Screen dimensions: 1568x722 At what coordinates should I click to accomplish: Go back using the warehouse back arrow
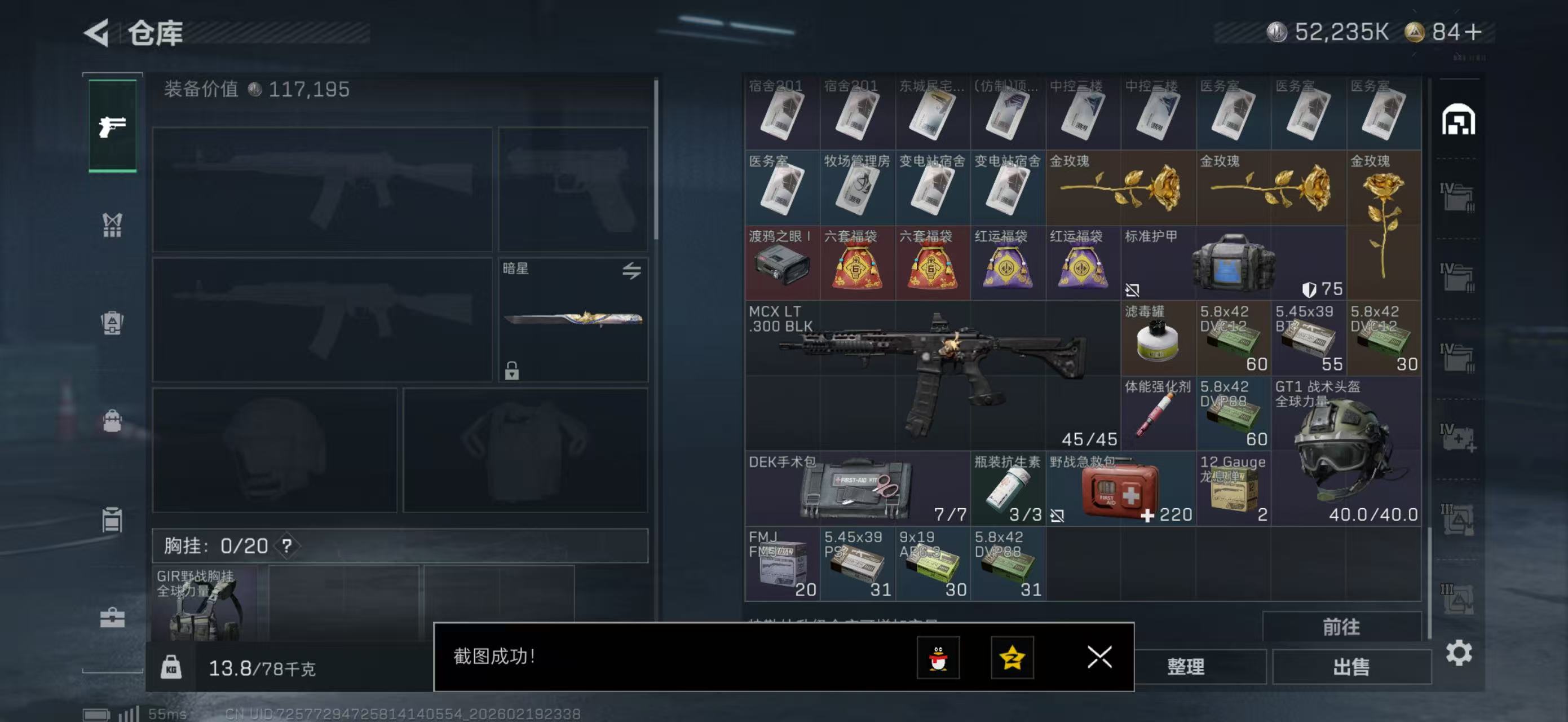pyautogui.click(x=98, y=32)
